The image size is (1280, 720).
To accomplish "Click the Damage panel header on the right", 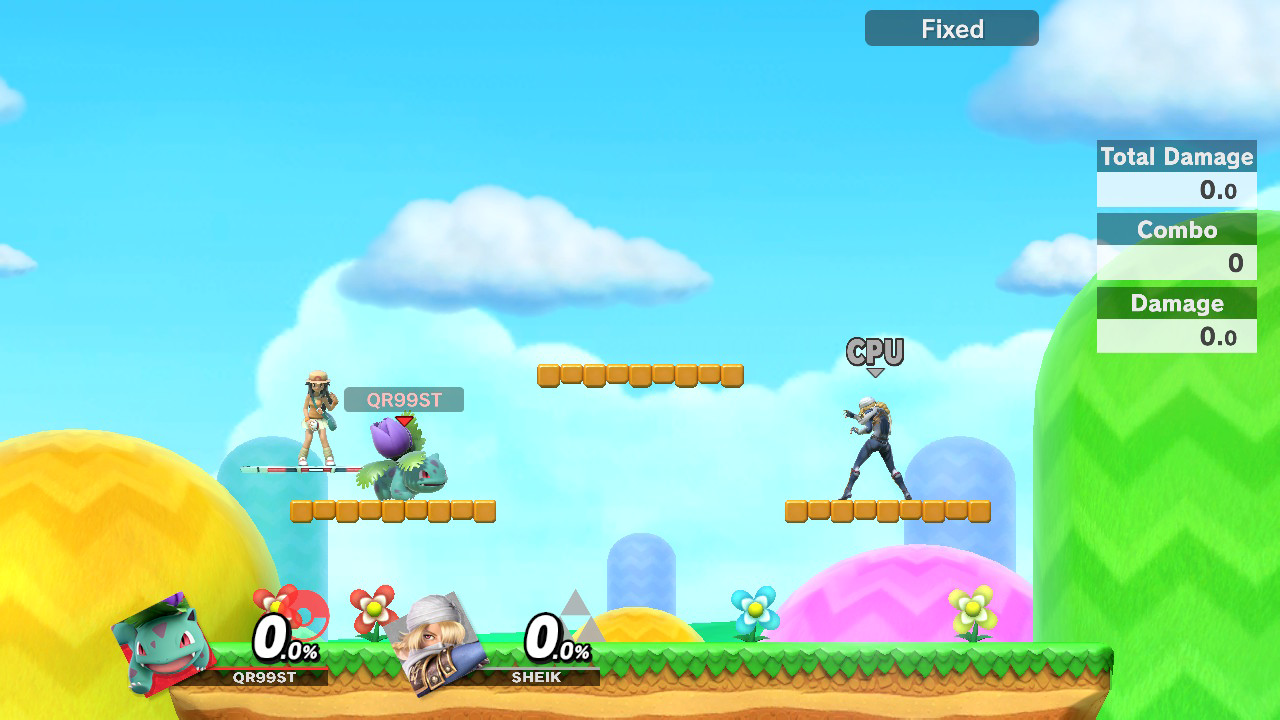I will 1177,303.
